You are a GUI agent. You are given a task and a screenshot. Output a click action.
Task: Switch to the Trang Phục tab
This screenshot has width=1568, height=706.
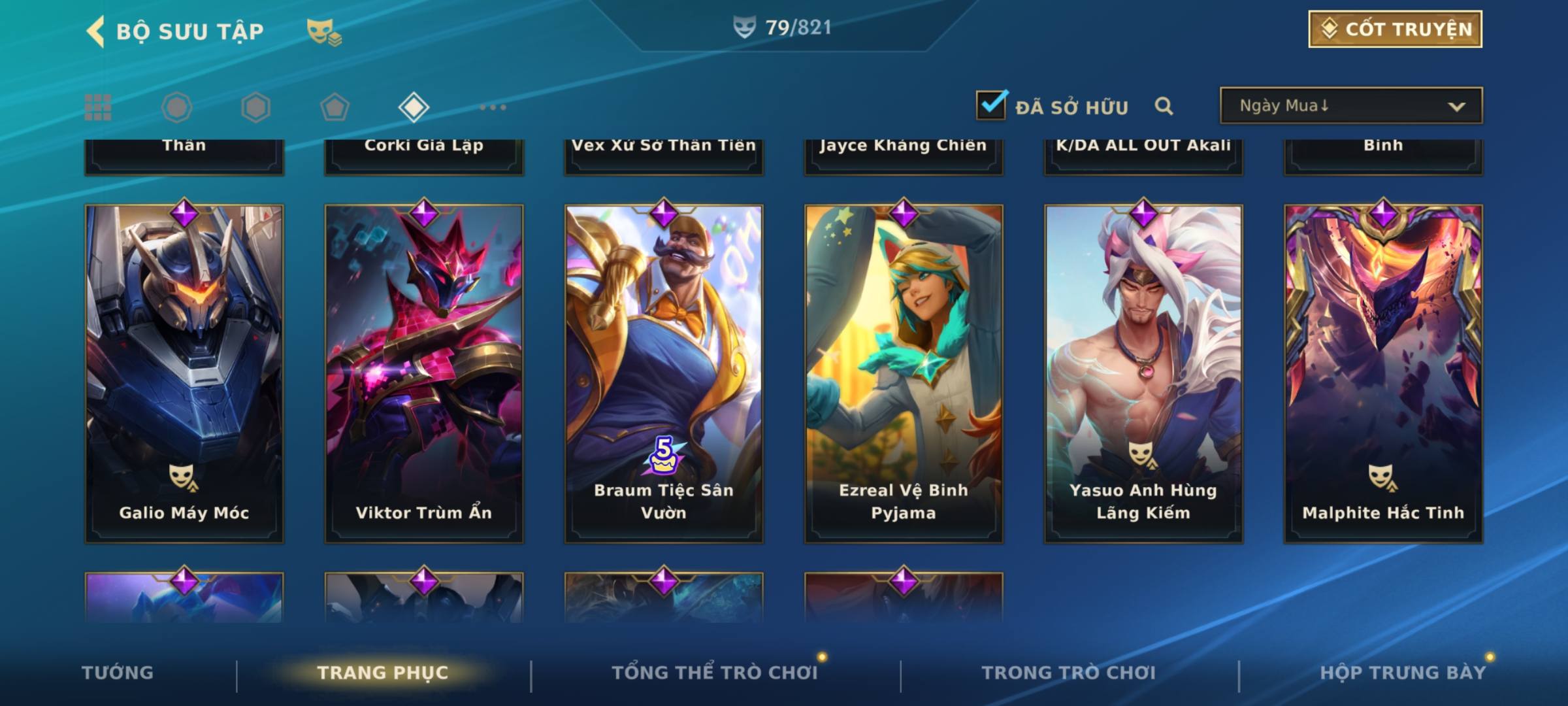click(x=383, y=673)
